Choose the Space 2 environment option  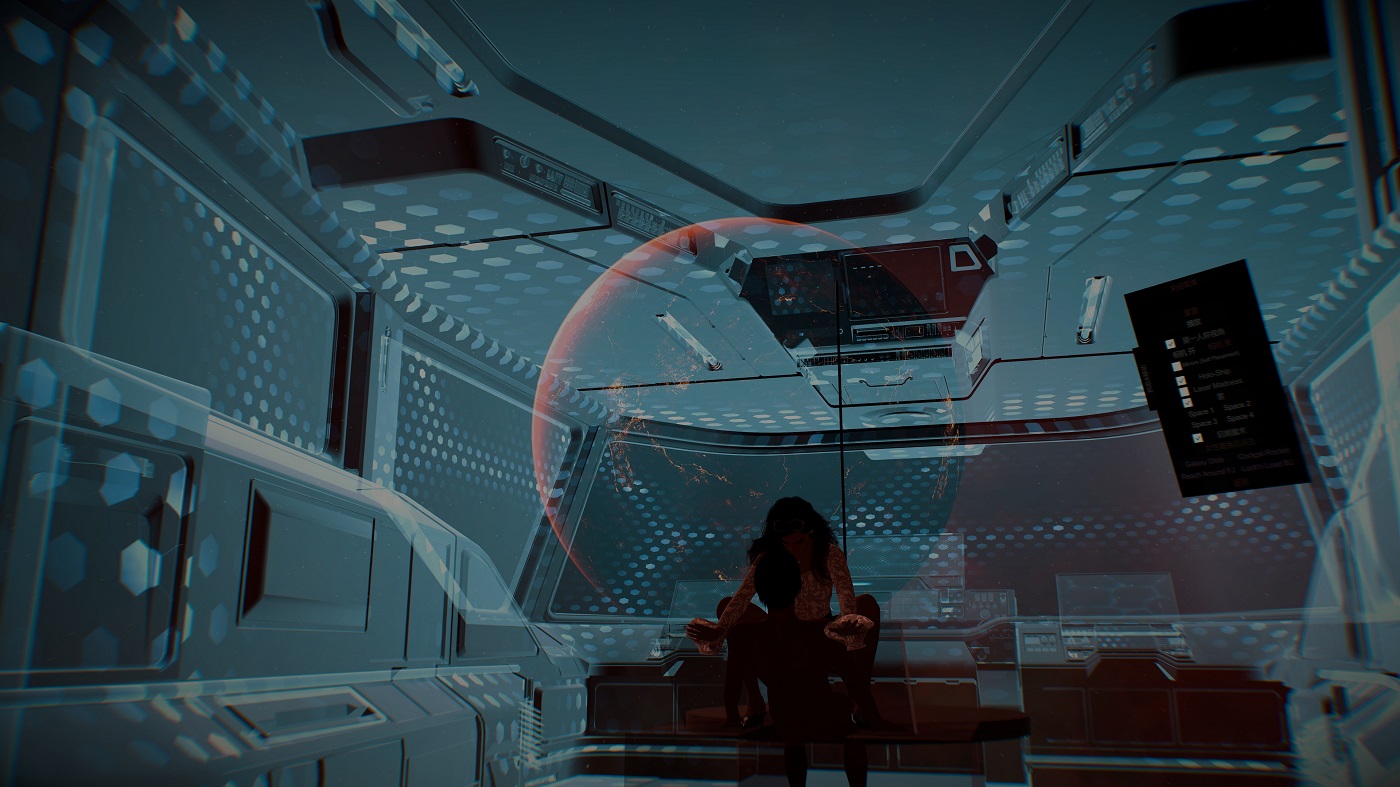[1237, 407]
